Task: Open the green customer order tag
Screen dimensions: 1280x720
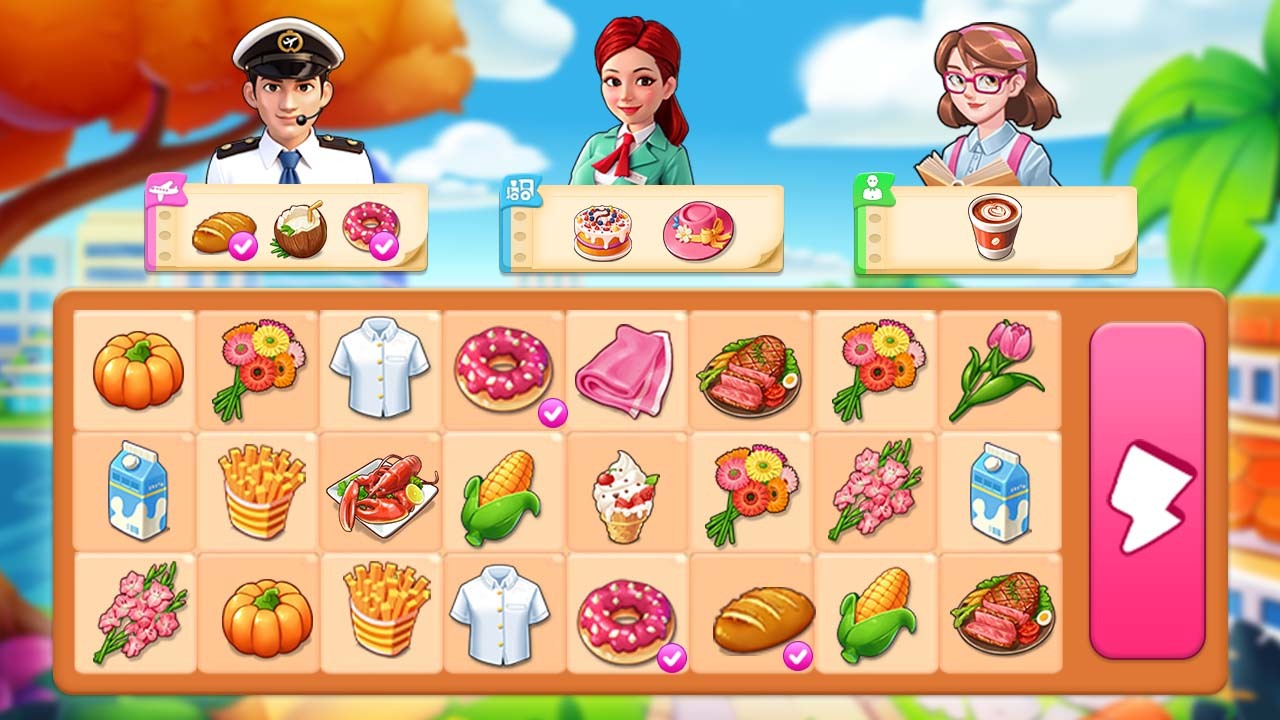Action: click(x=873, y=188)
